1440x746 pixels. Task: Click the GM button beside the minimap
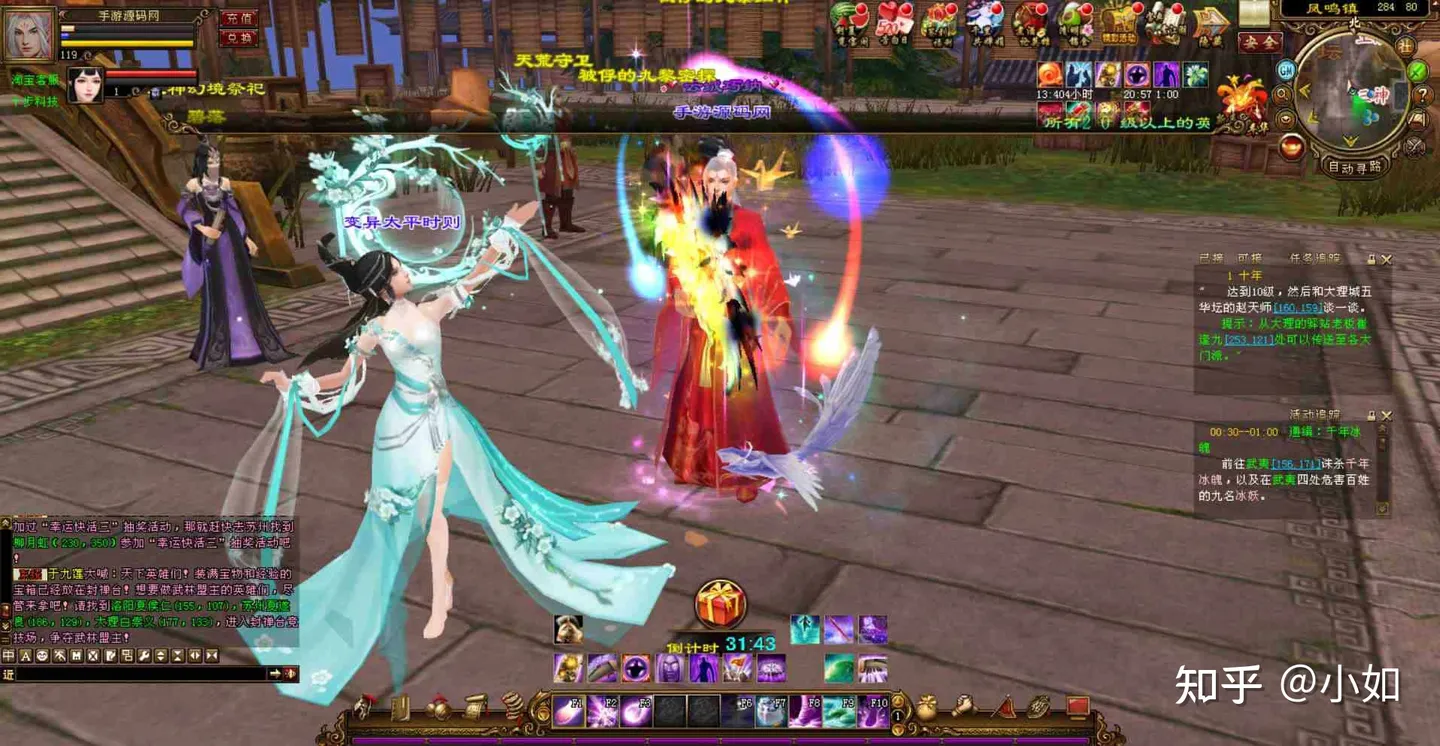click(x=1286, y=70)
